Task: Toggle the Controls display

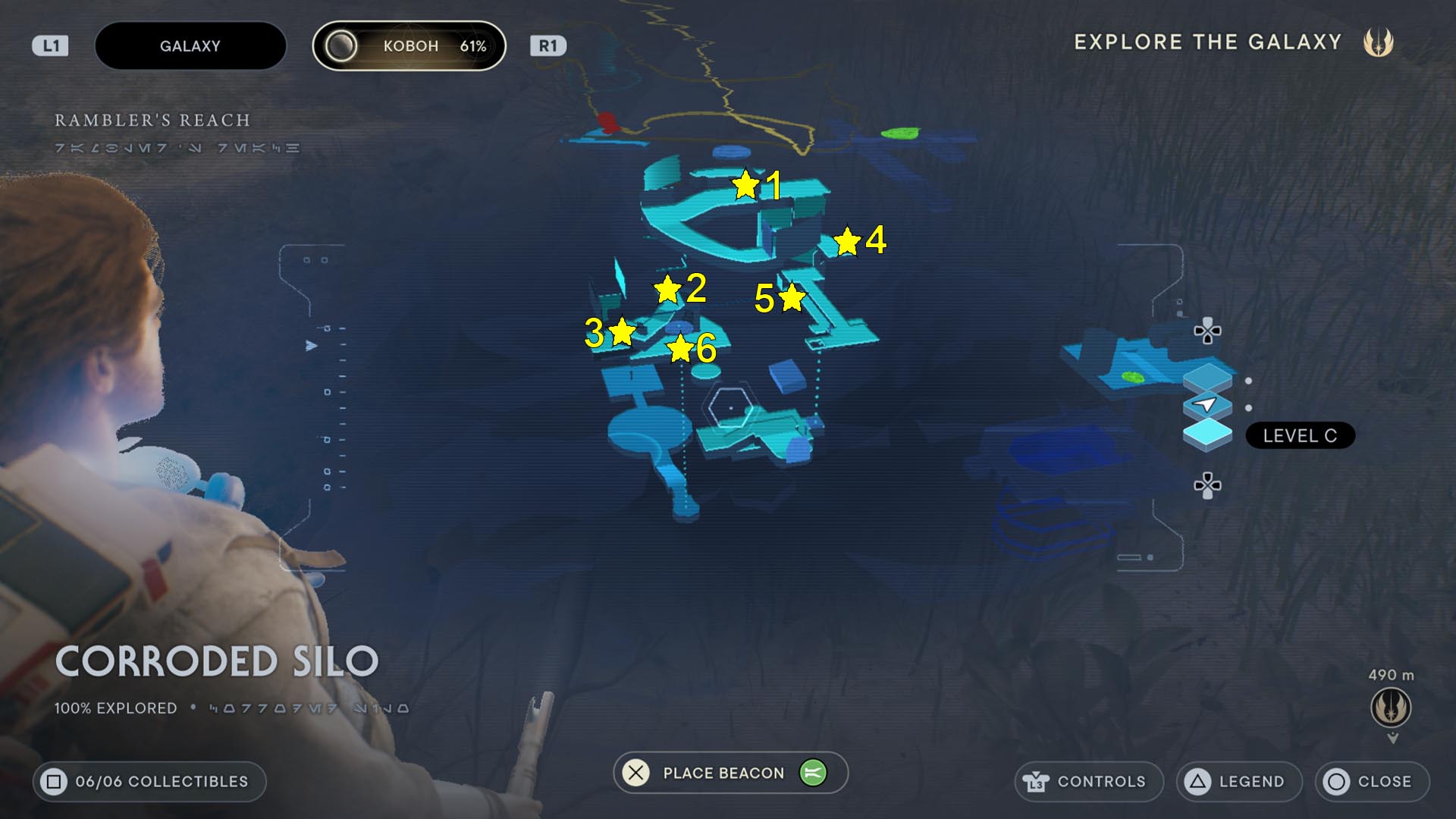Action: coord(1089,781)
